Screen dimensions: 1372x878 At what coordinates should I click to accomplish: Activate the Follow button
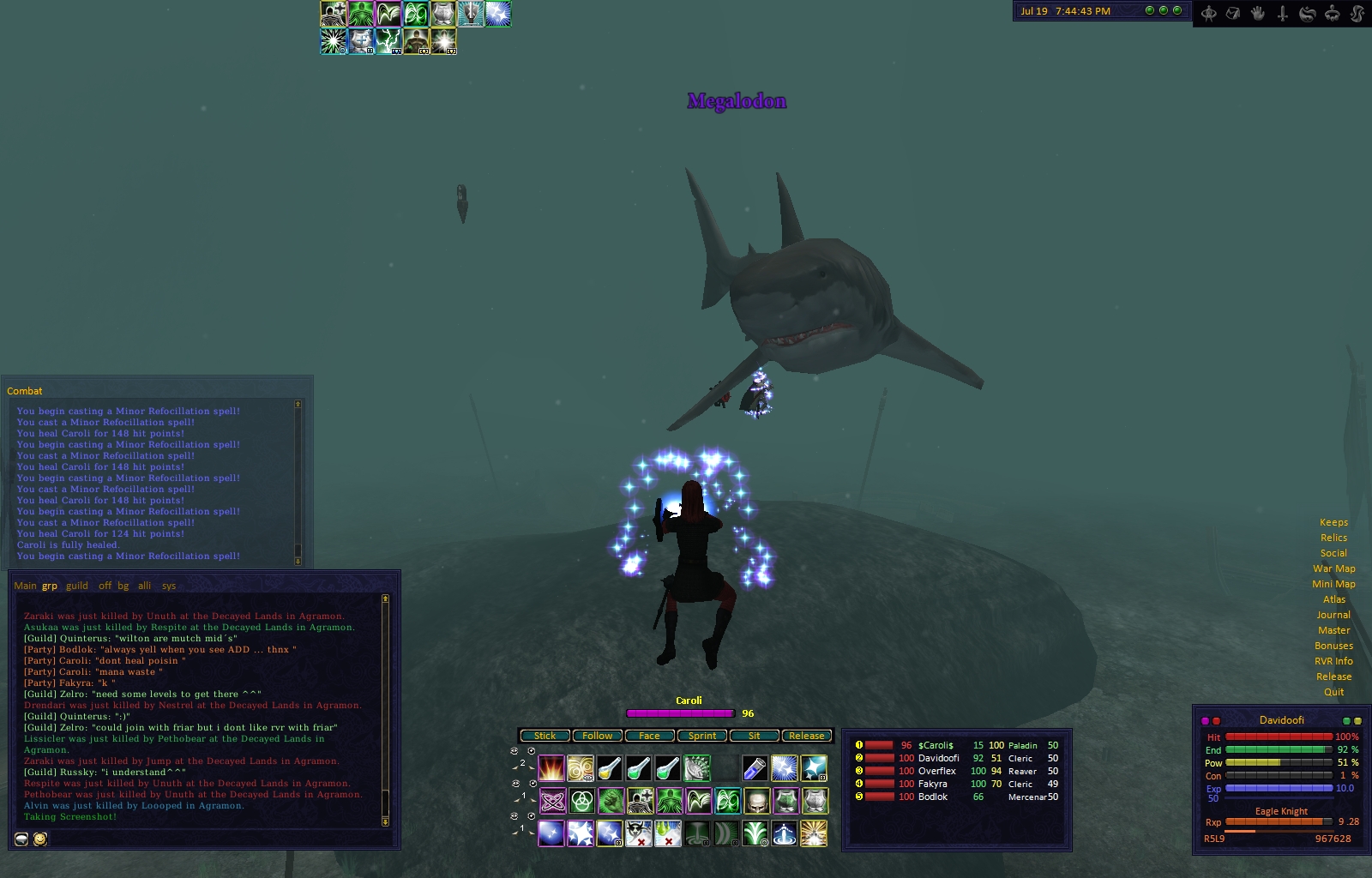pyautogui.click(x=598, y=736)
